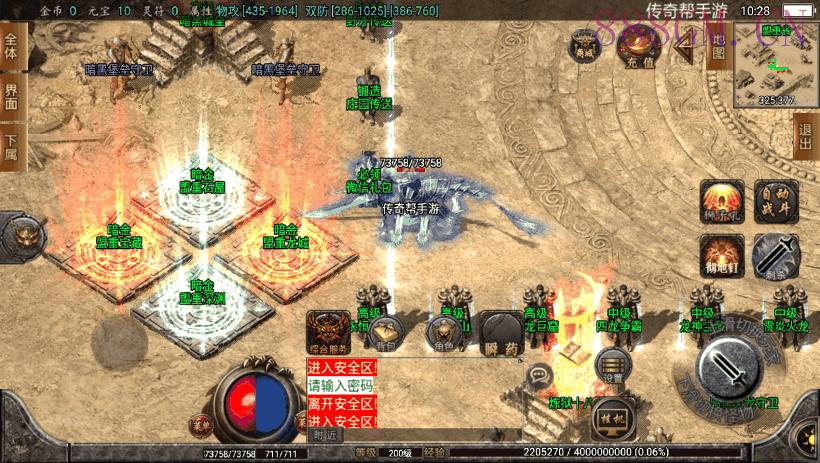This screenshot has height=463, width=820.
Task: Switch to the 全体 side tab
Action: point(11,51)
